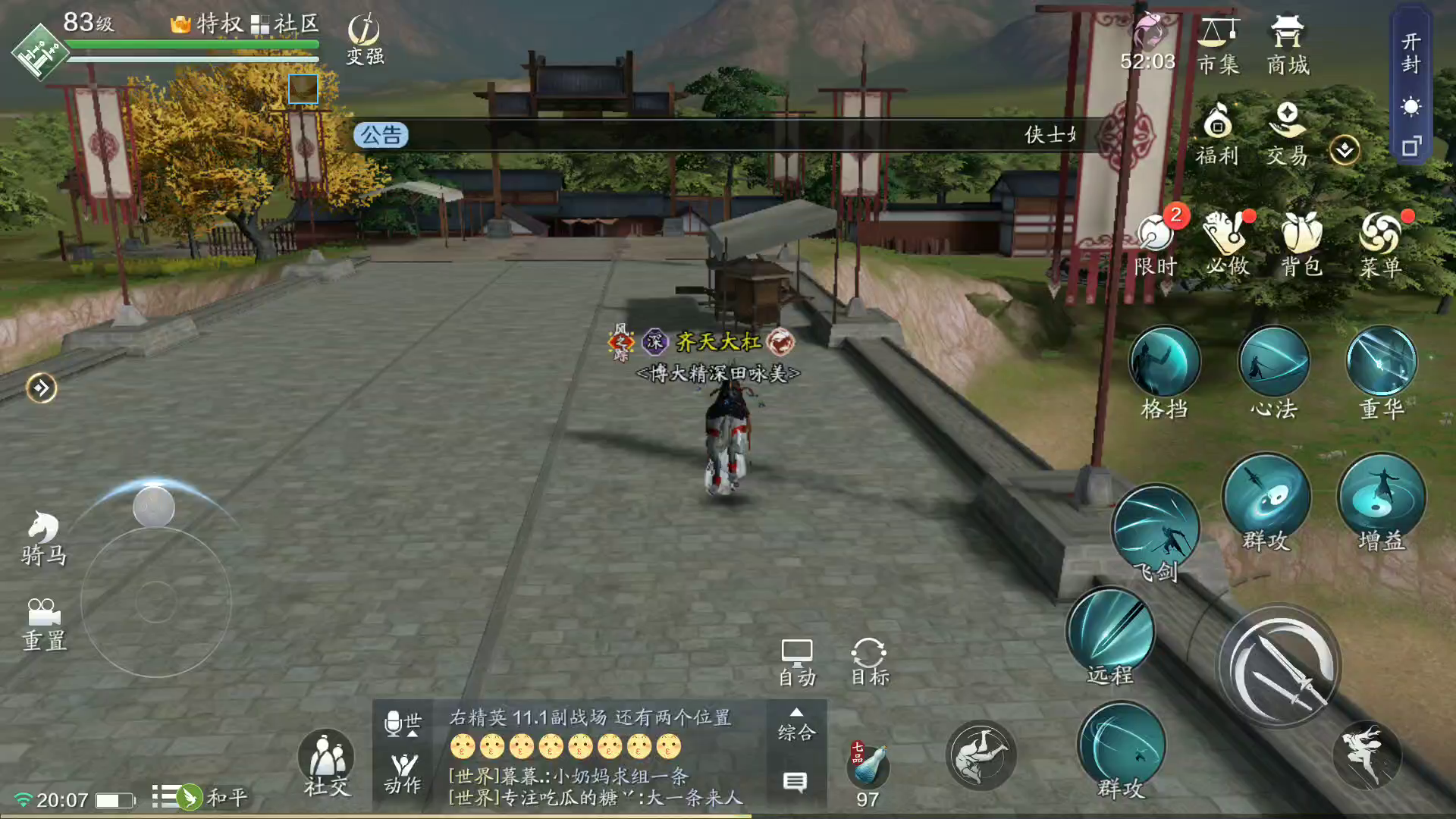Expand the 综合 chat channel selector
Image resolution: width=1456 pixels, height=819 pixels.
(796, 725)
